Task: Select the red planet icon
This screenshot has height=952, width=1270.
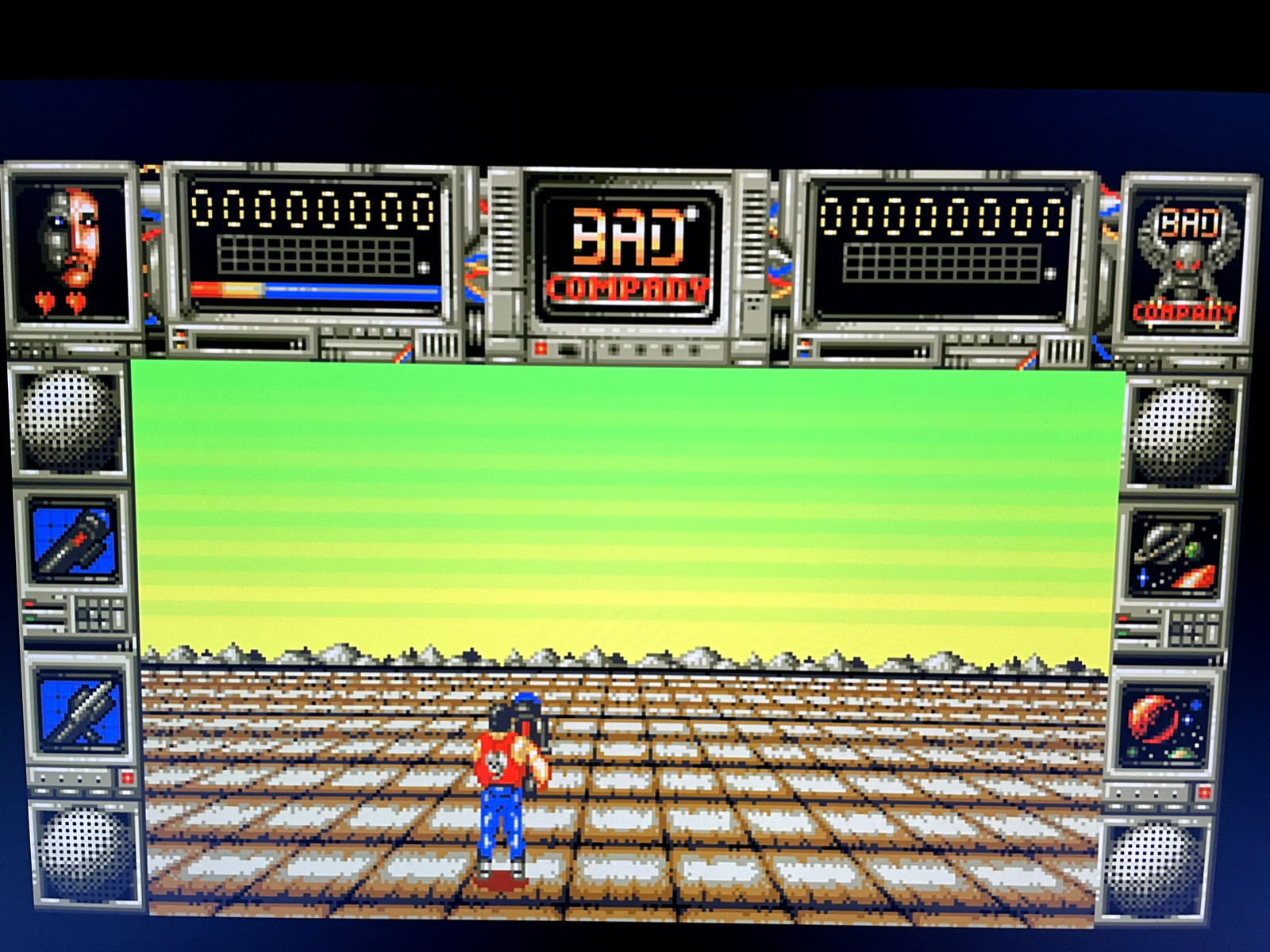Action: coord(1163,723)
